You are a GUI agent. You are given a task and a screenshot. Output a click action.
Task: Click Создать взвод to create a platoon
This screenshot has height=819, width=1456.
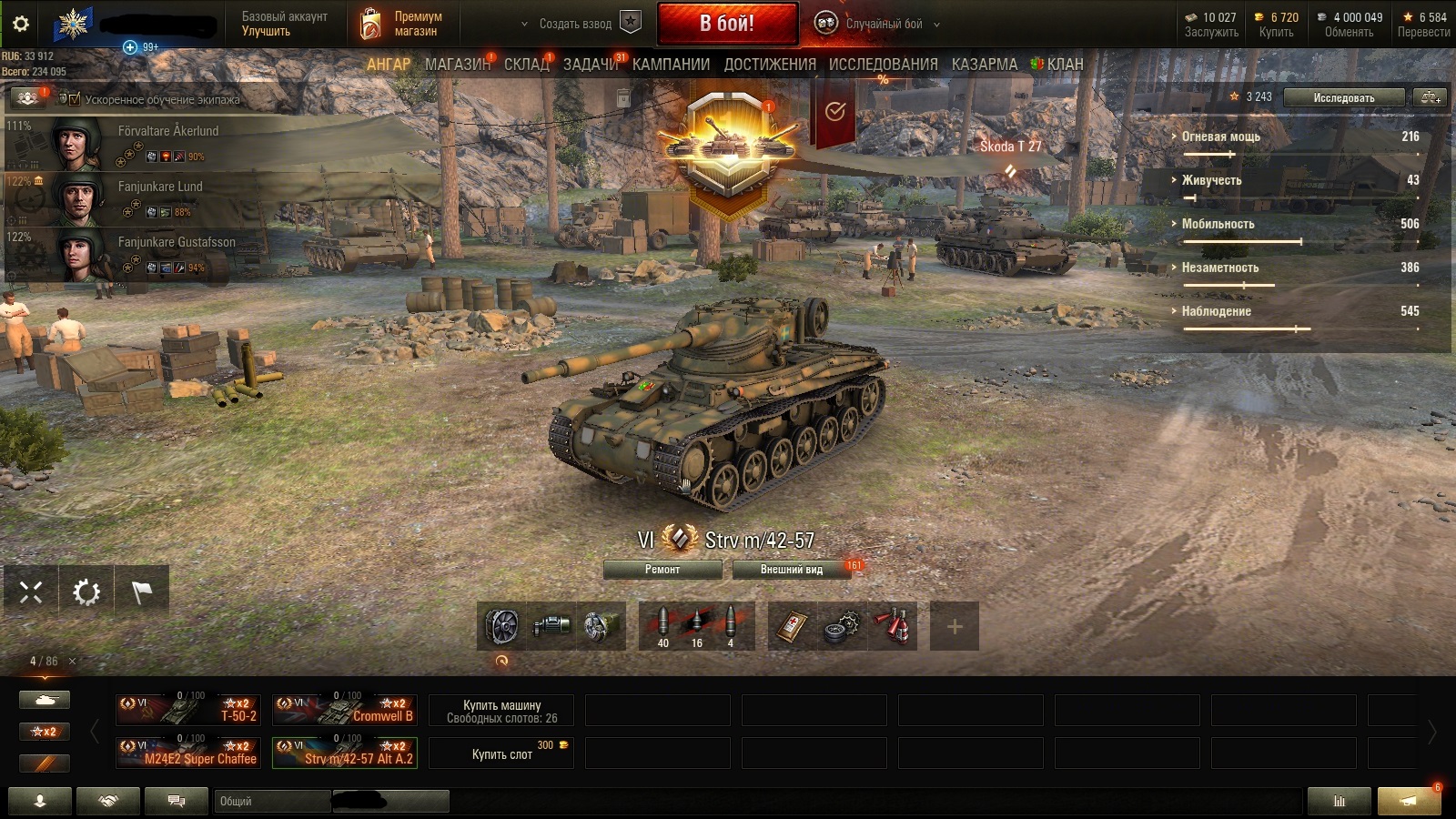(x=575, y=24)
